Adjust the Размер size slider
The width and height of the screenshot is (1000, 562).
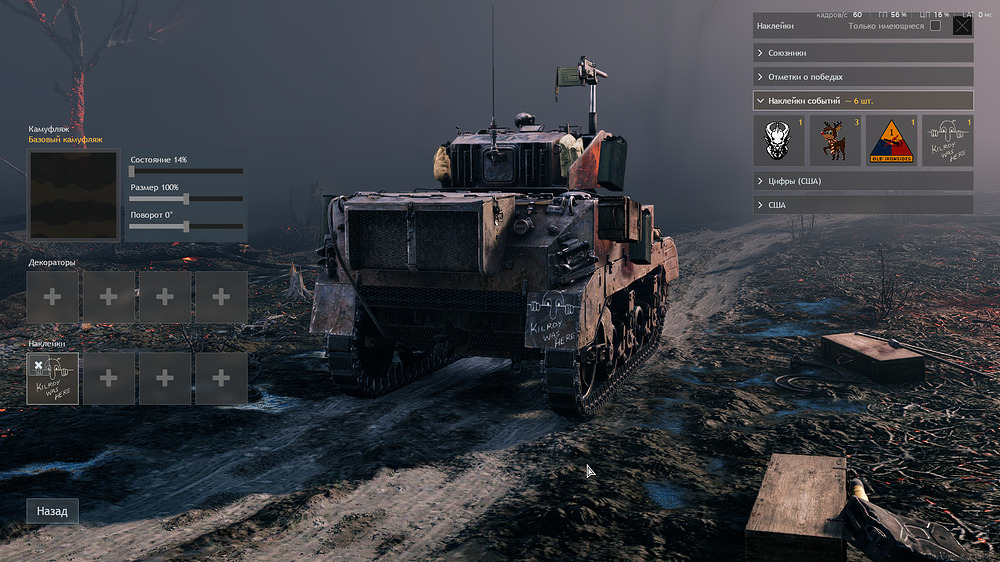[187, 198]
